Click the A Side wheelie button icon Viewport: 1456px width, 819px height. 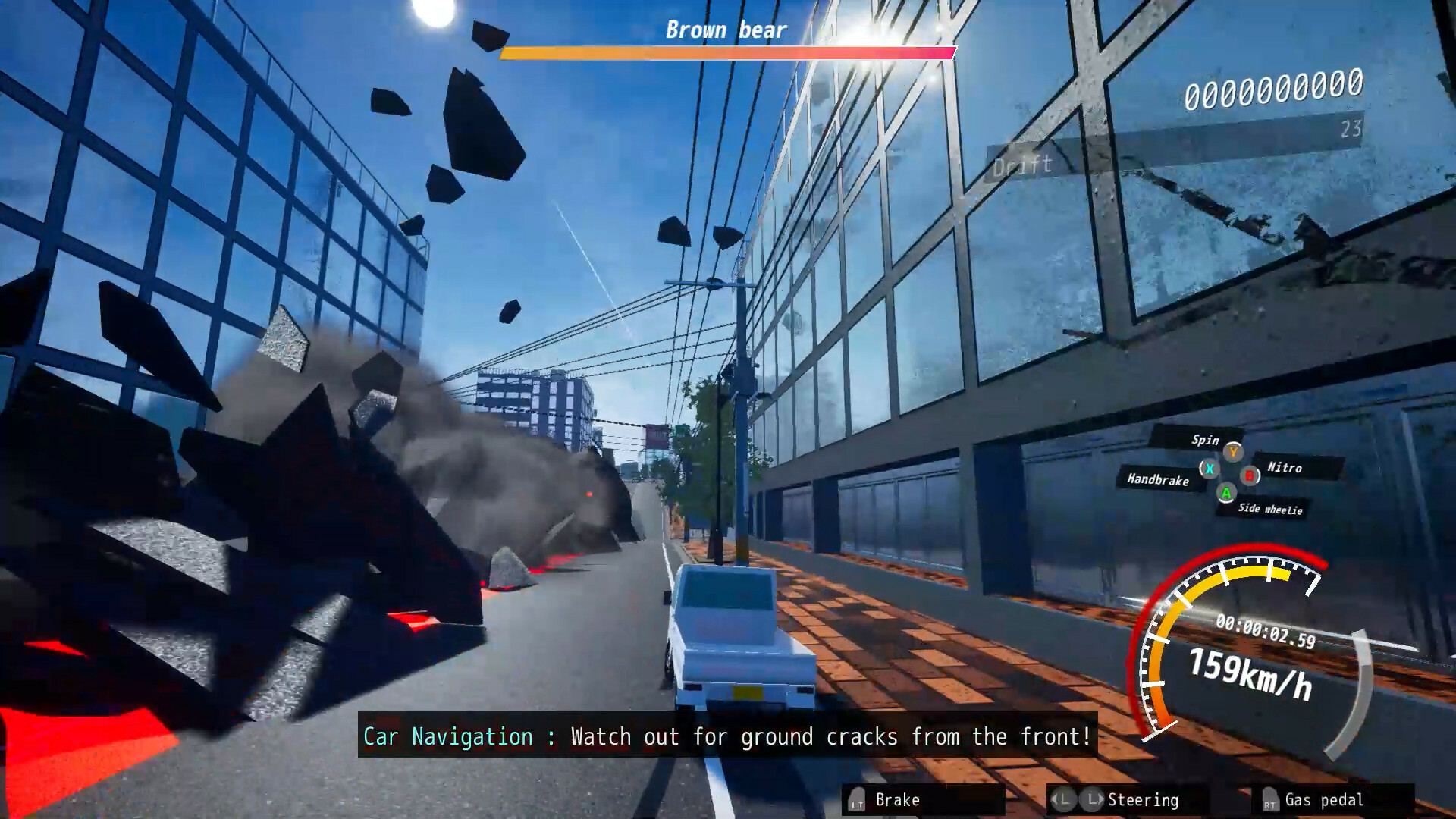(1225, 494)
